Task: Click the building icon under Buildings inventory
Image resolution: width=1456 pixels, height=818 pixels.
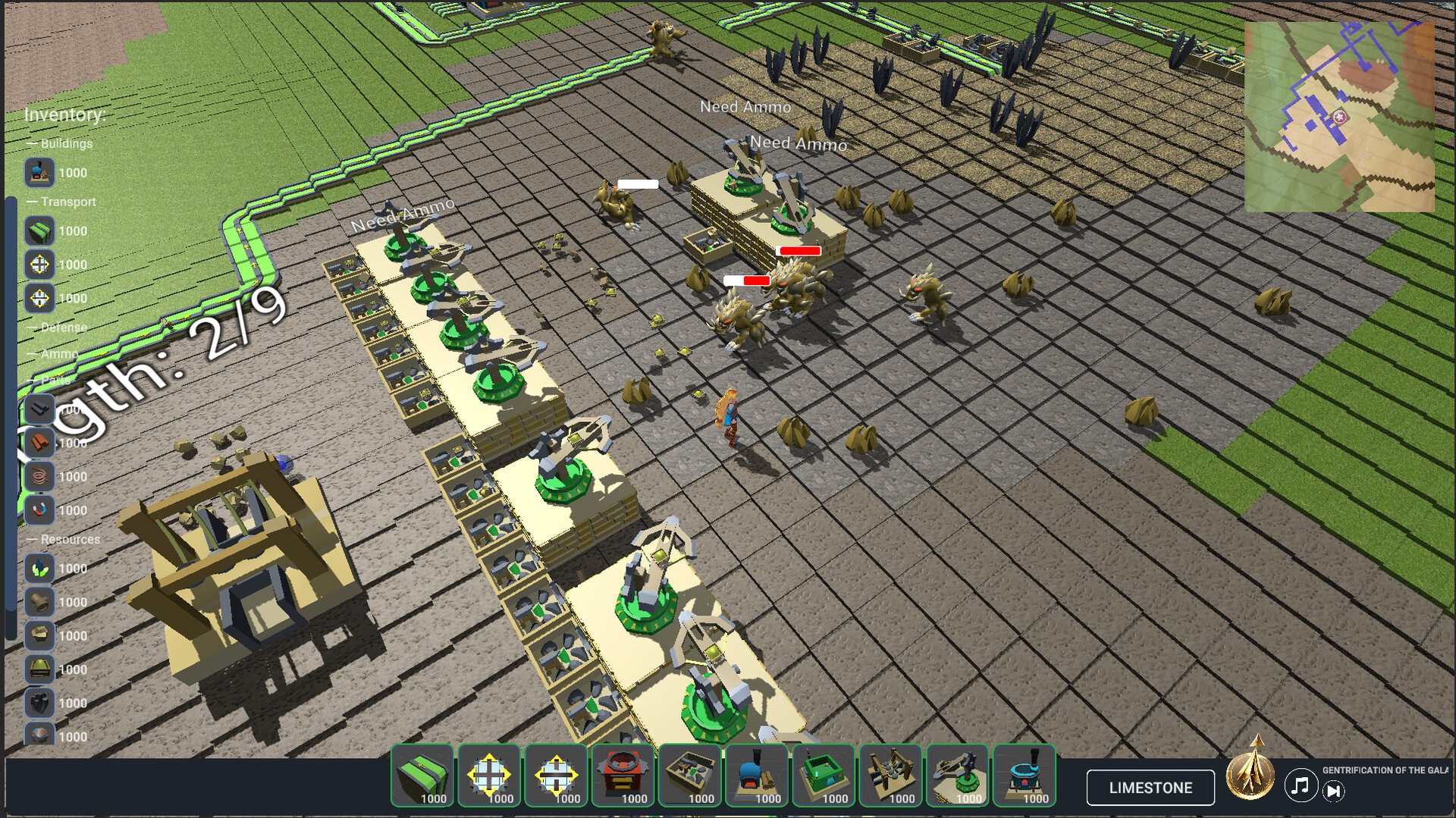Action: point(39,173)
